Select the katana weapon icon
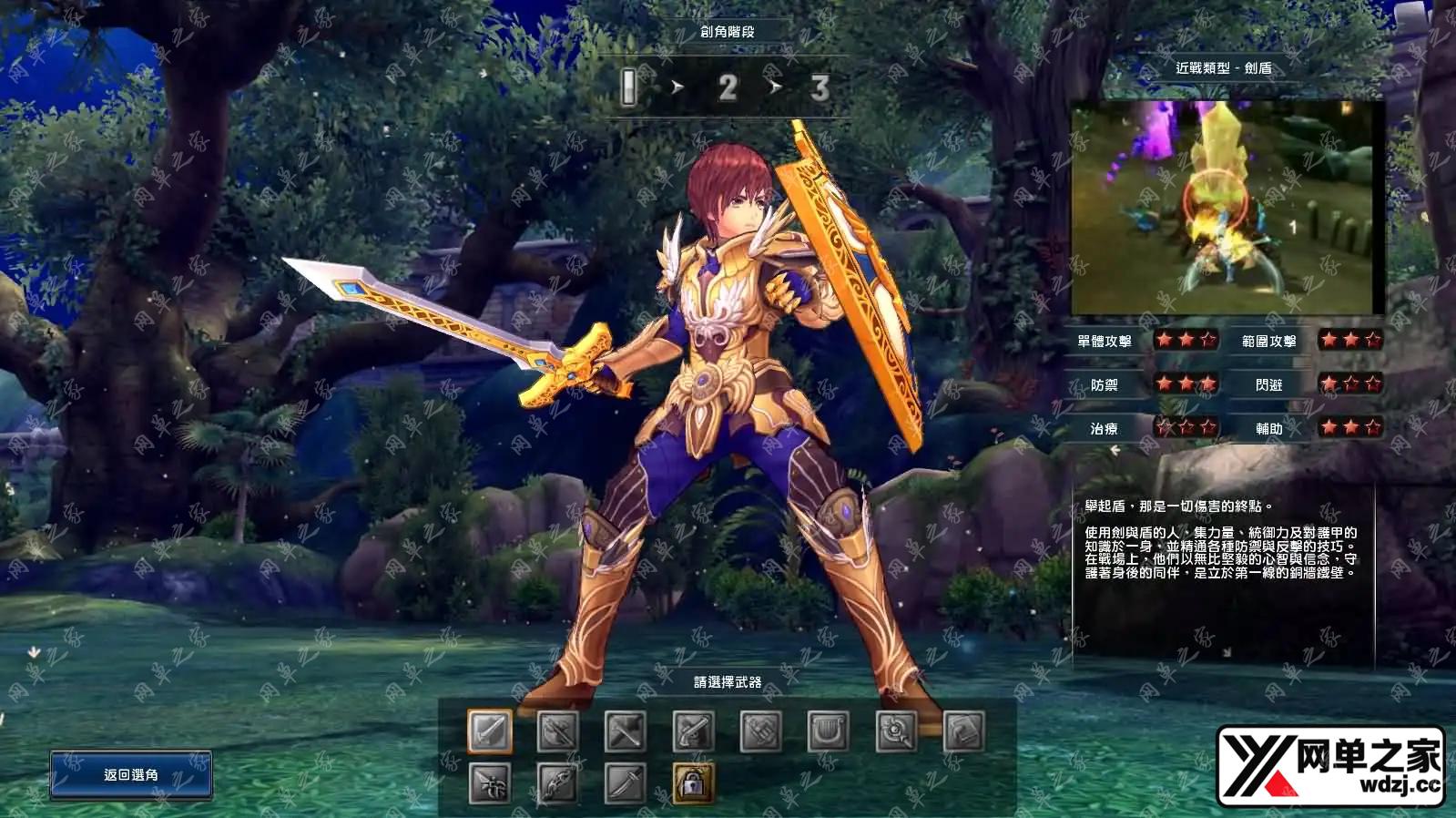This screenshot has width=1456, height=818. 626,783
